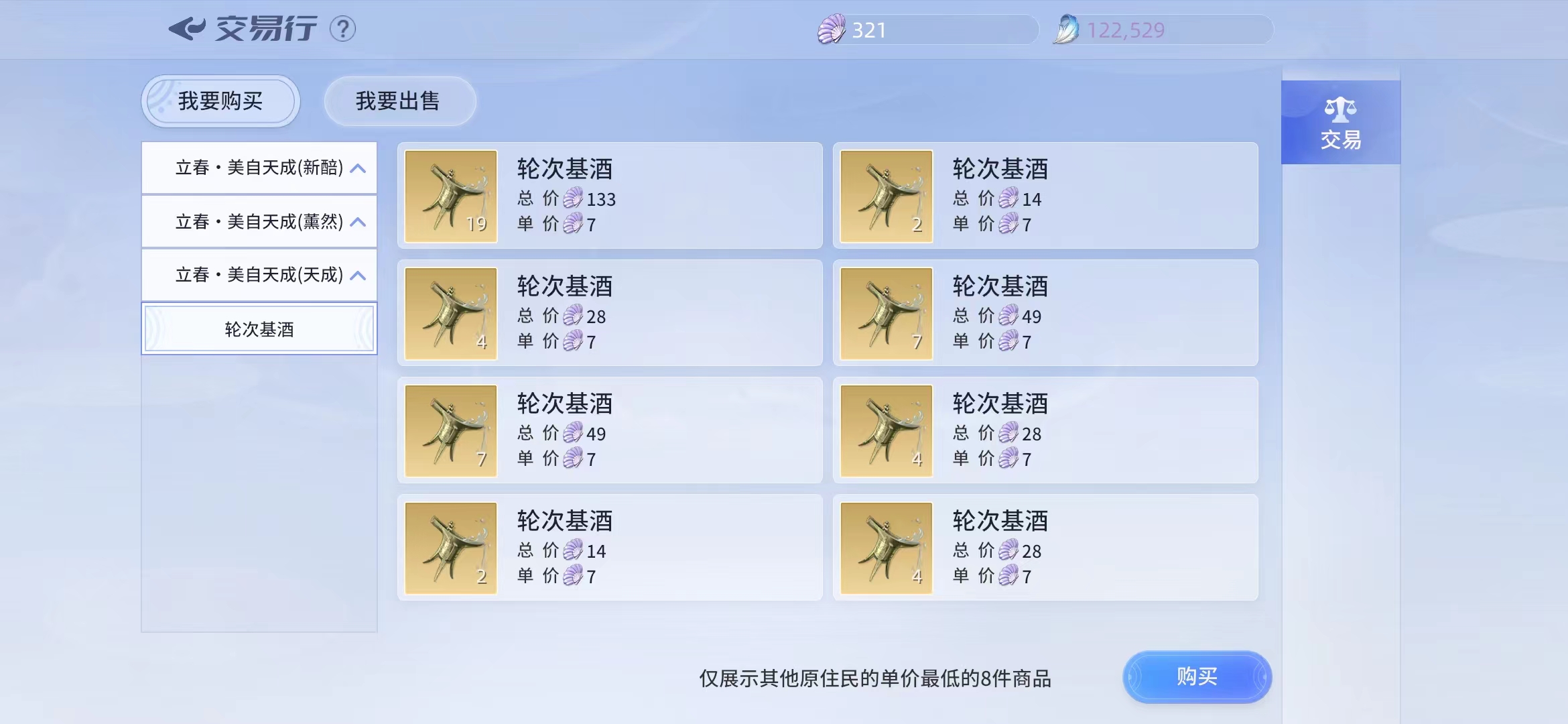Toggle selection of the quantity 4 listing bottom right

(1045, 547)
